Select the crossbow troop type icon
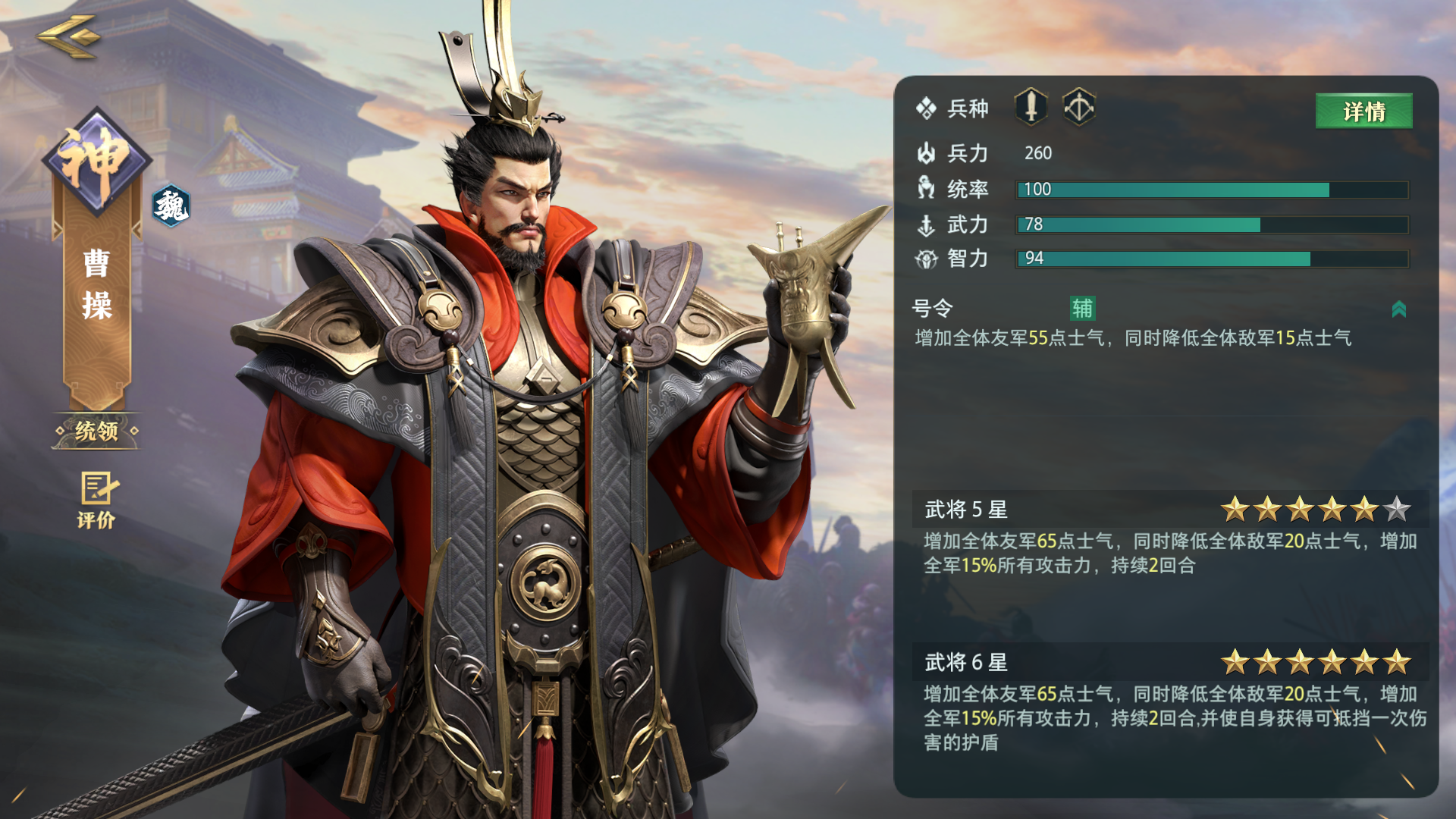This screenshot has width=1456, height=819. (x=1080, y=107)
